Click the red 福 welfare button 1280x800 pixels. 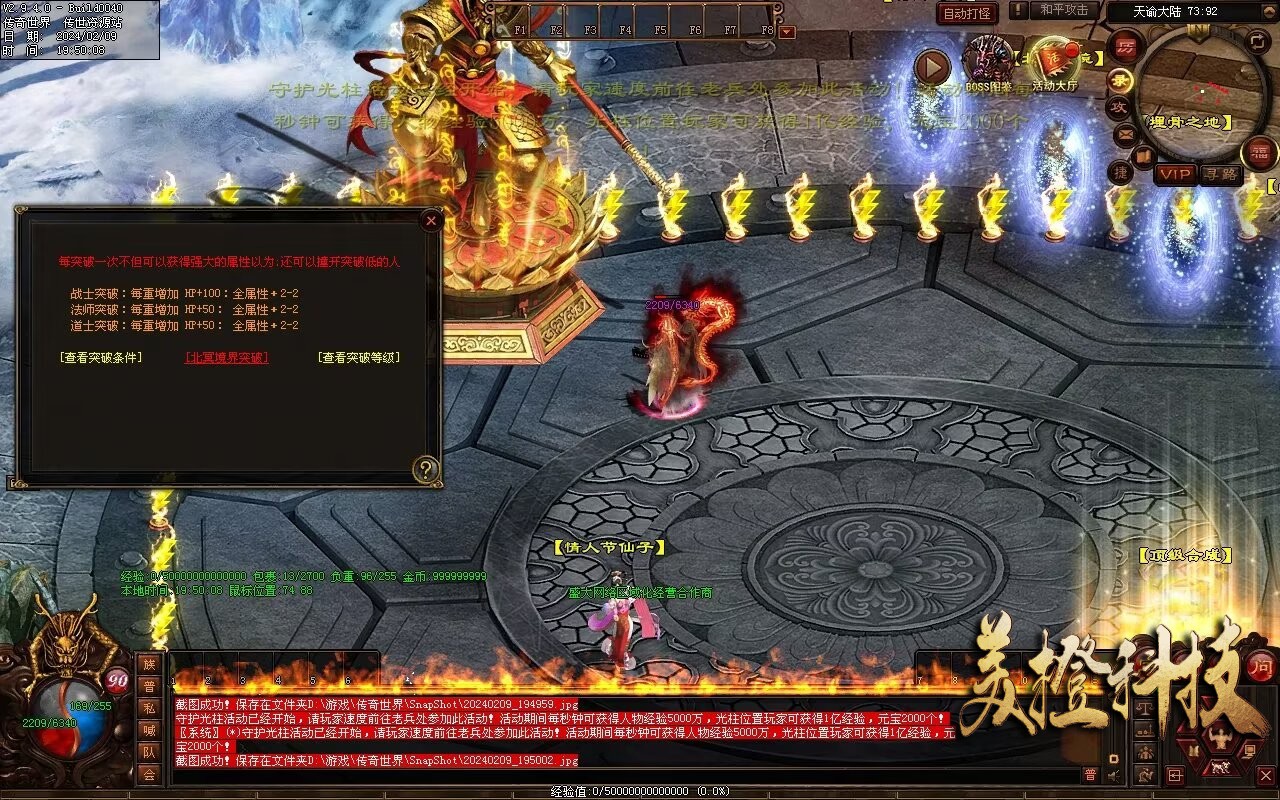click(x=1259, y=153)
